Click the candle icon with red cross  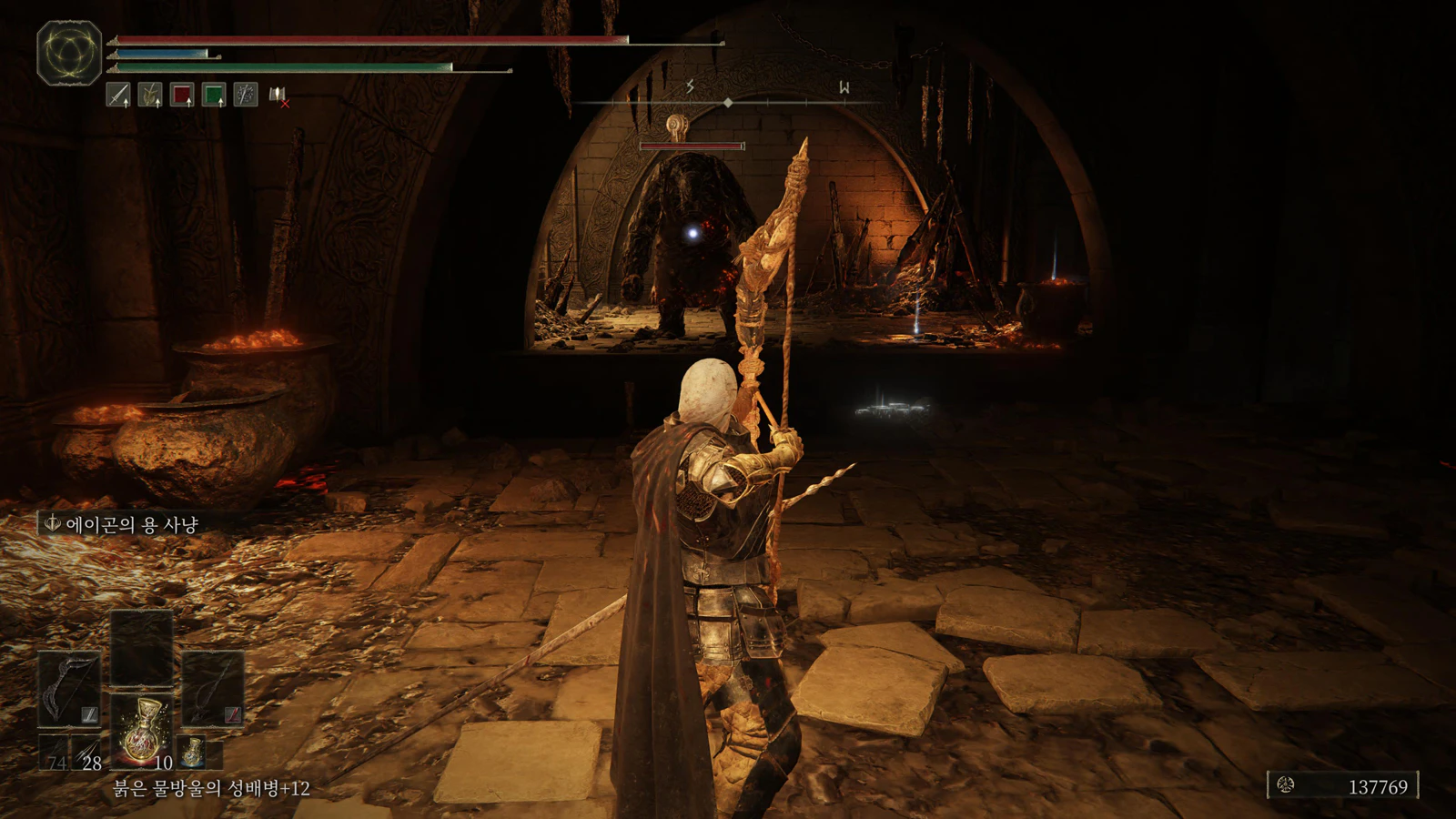click(278, 95)
